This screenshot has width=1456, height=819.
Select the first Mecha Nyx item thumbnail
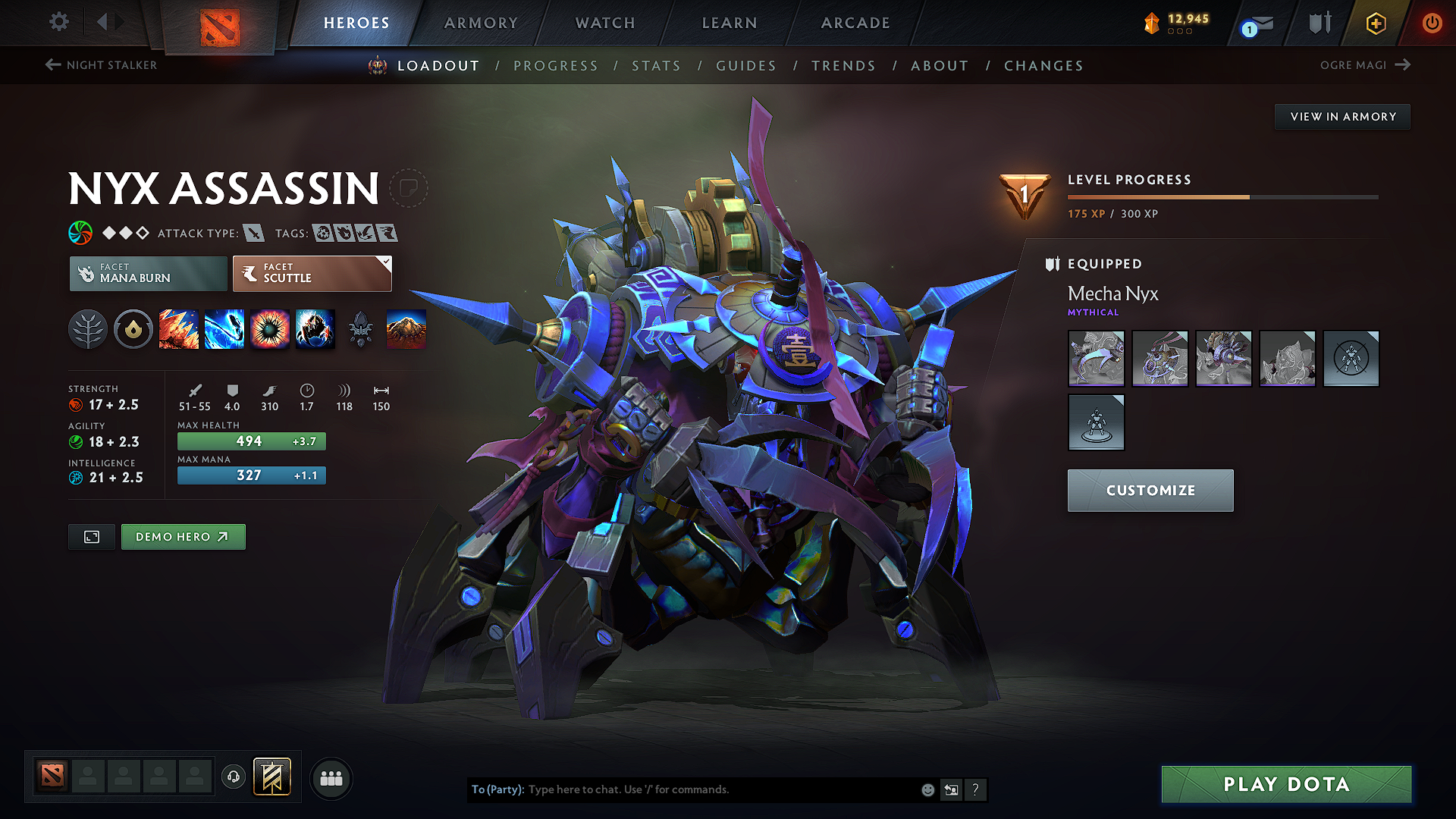point(1096,359)
